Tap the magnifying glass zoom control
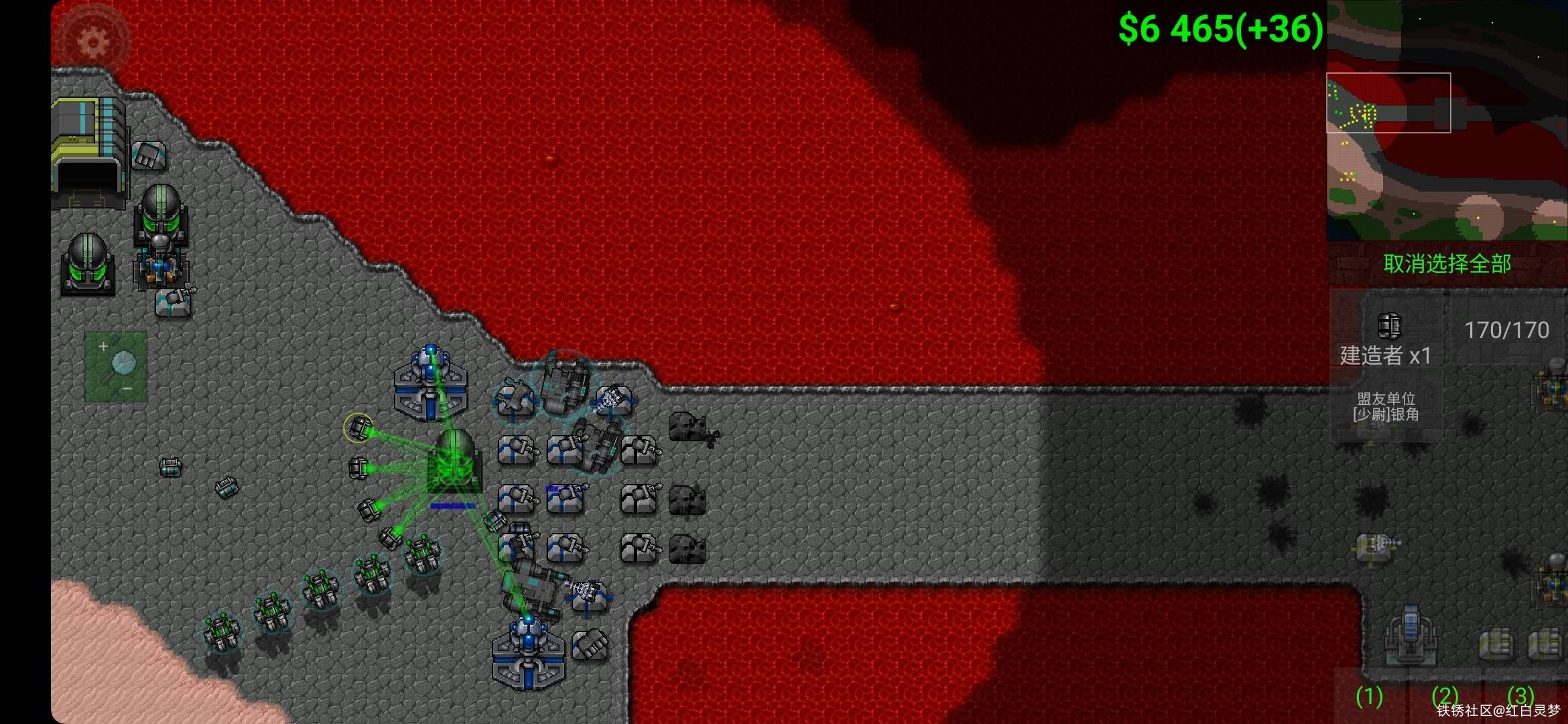This screenshot has width=1568, height=724. tap(116, 366)
